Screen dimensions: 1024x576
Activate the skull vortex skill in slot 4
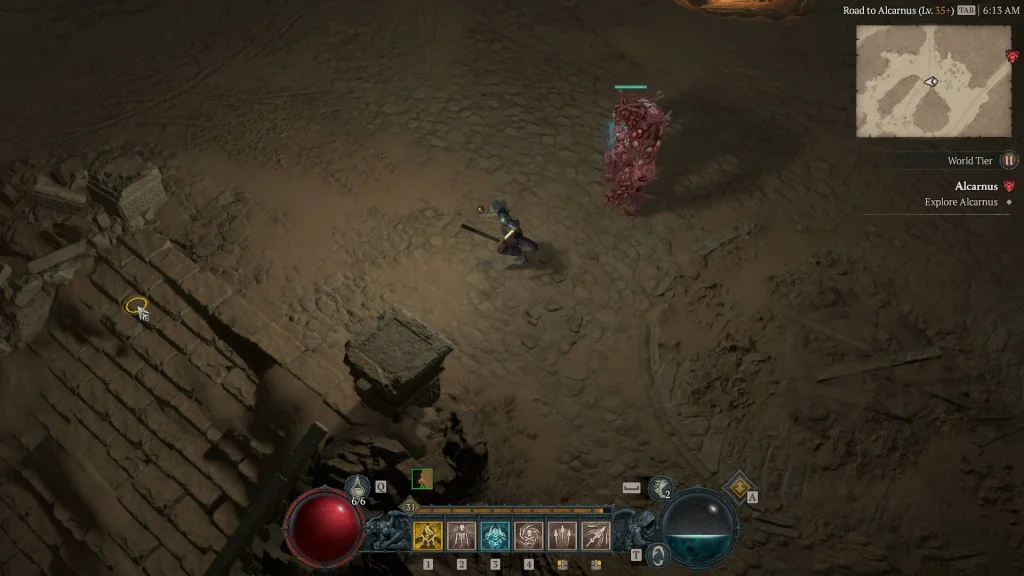coord(529,536)
